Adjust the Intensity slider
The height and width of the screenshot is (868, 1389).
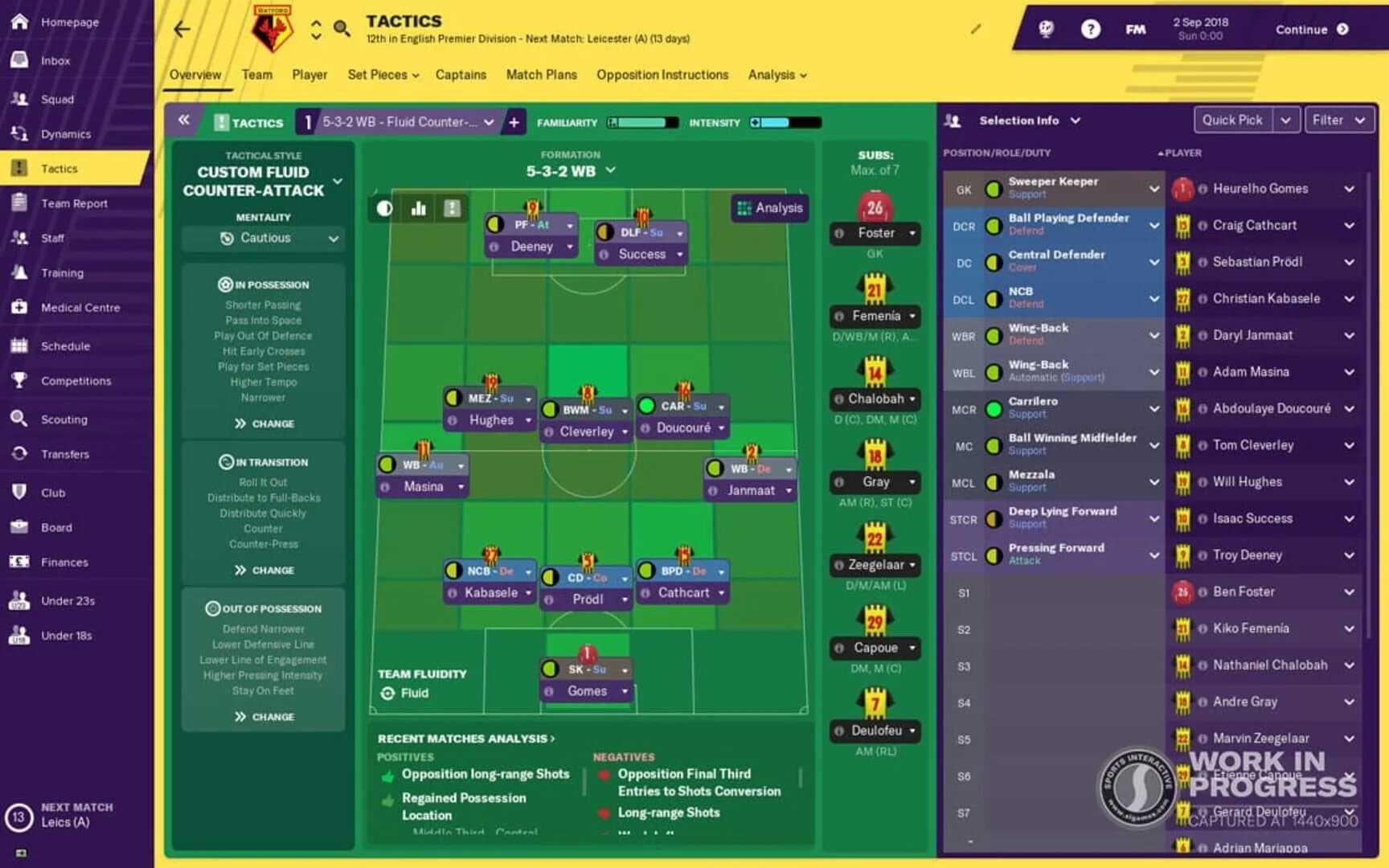(784, 122)
